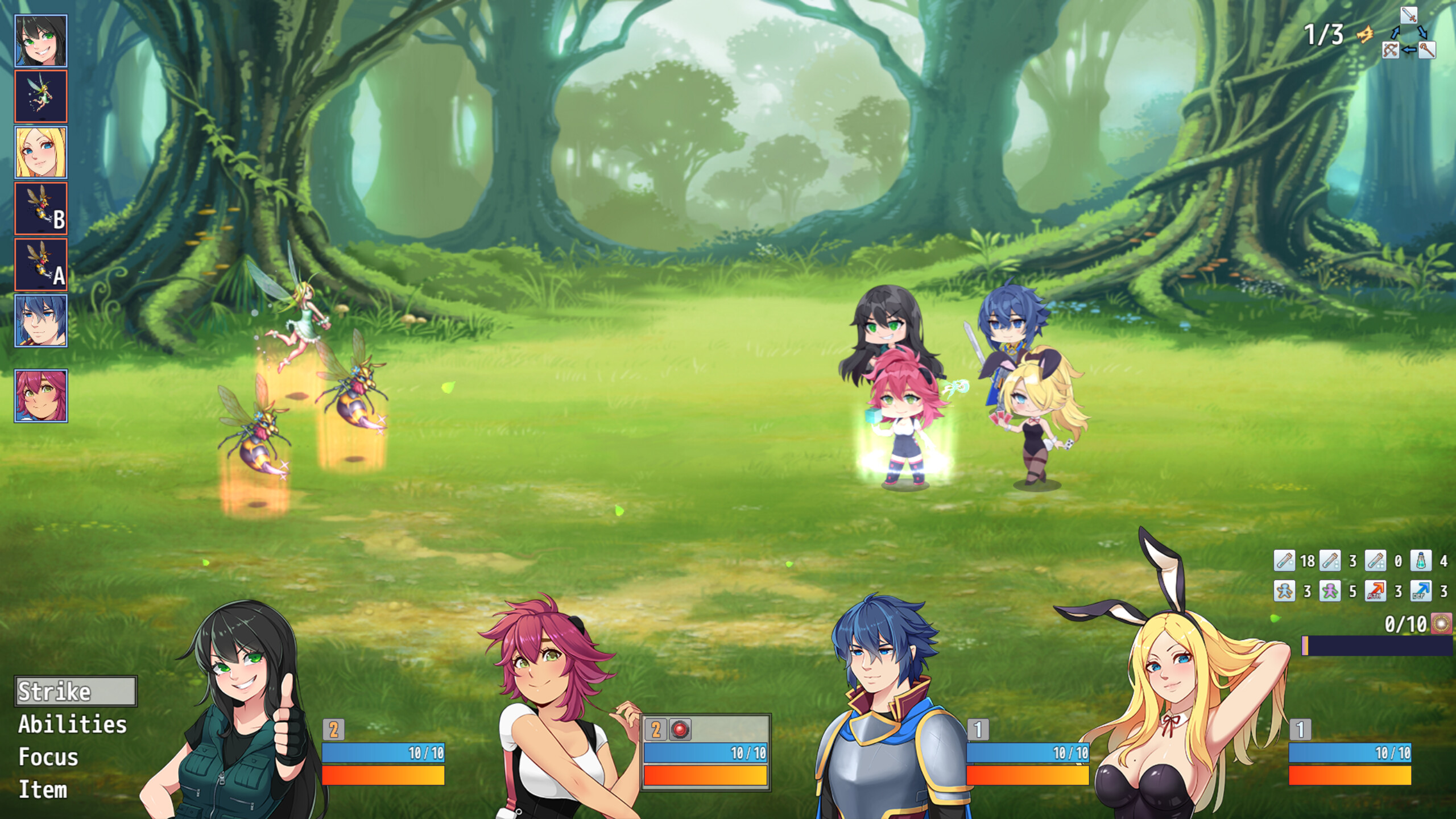The height and width of the screenshot is (819, 1456).
Task: Select the DEF boost item icon
Action: tap(1420, 591)
